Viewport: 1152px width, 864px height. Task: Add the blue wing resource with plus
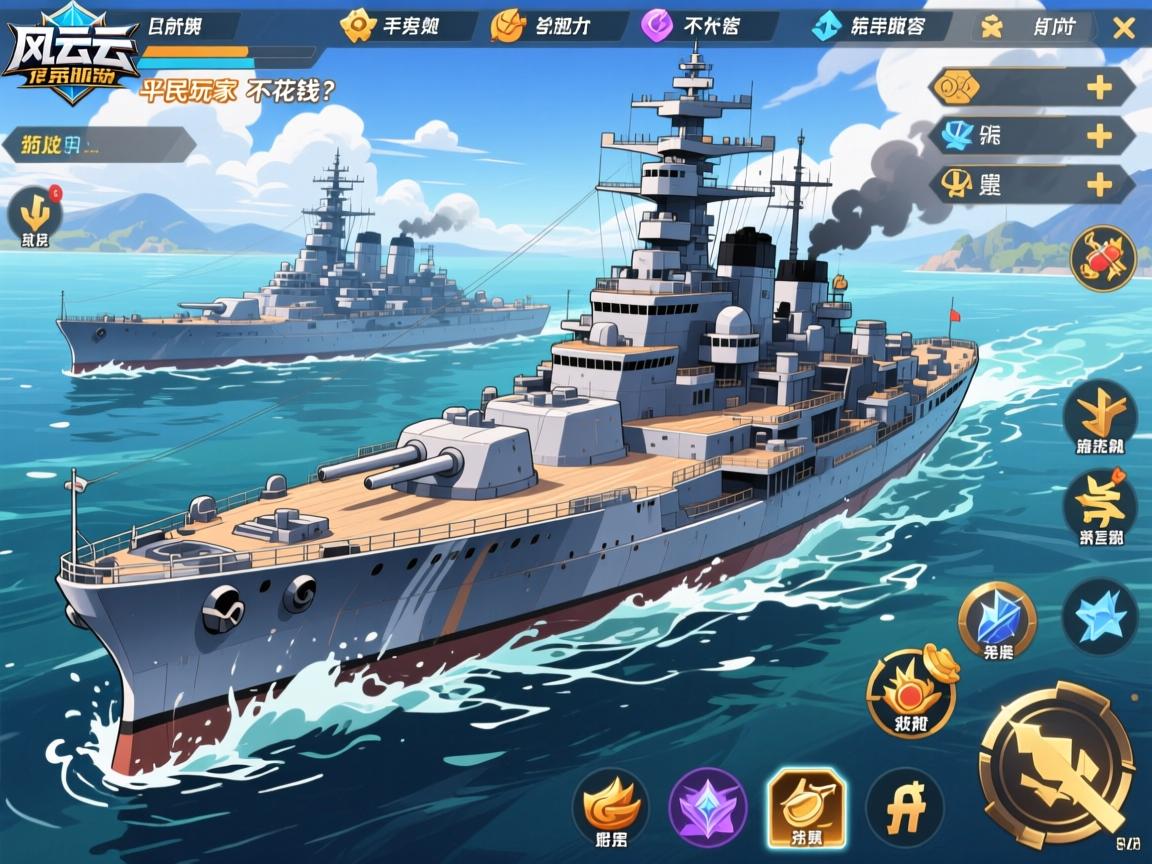(x=1099, y=135)
